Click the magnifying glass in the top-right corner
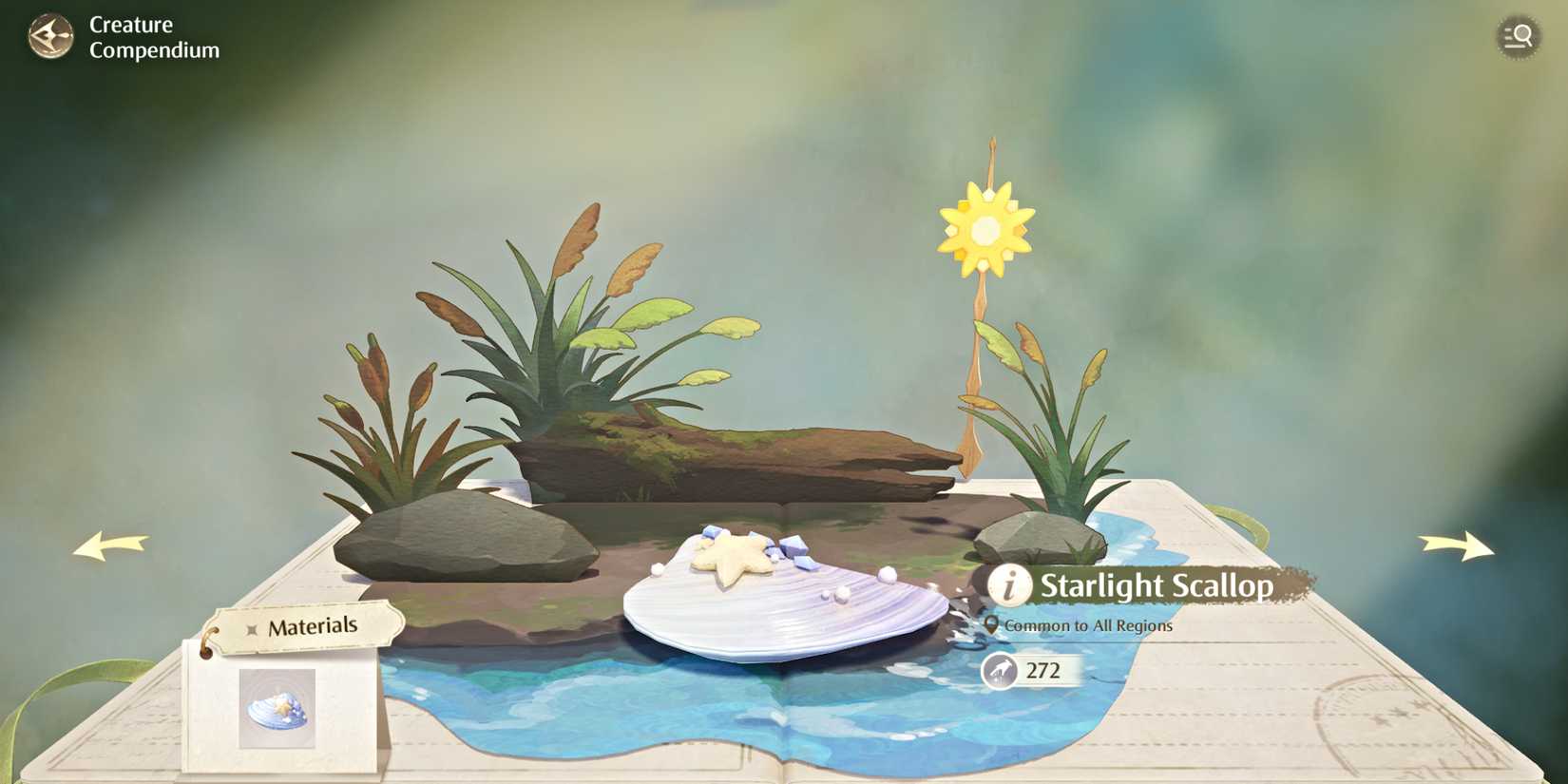Image resolution: width=1568 pixels, height=784 pixels. (1518, 37)
